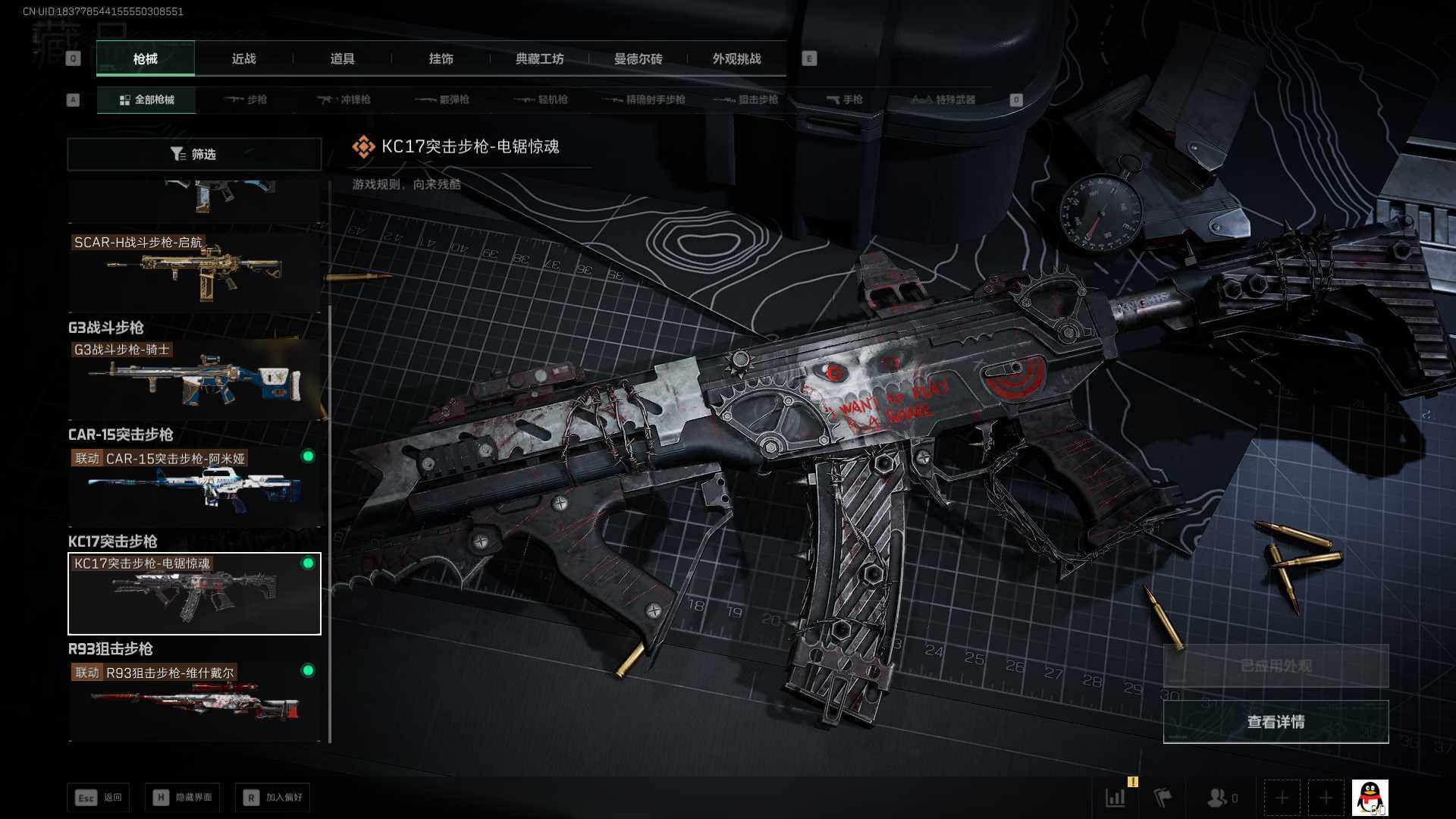Open the 筛选 filter options
The width and height of the screenshot is (1456, 819).
point(194,154)
